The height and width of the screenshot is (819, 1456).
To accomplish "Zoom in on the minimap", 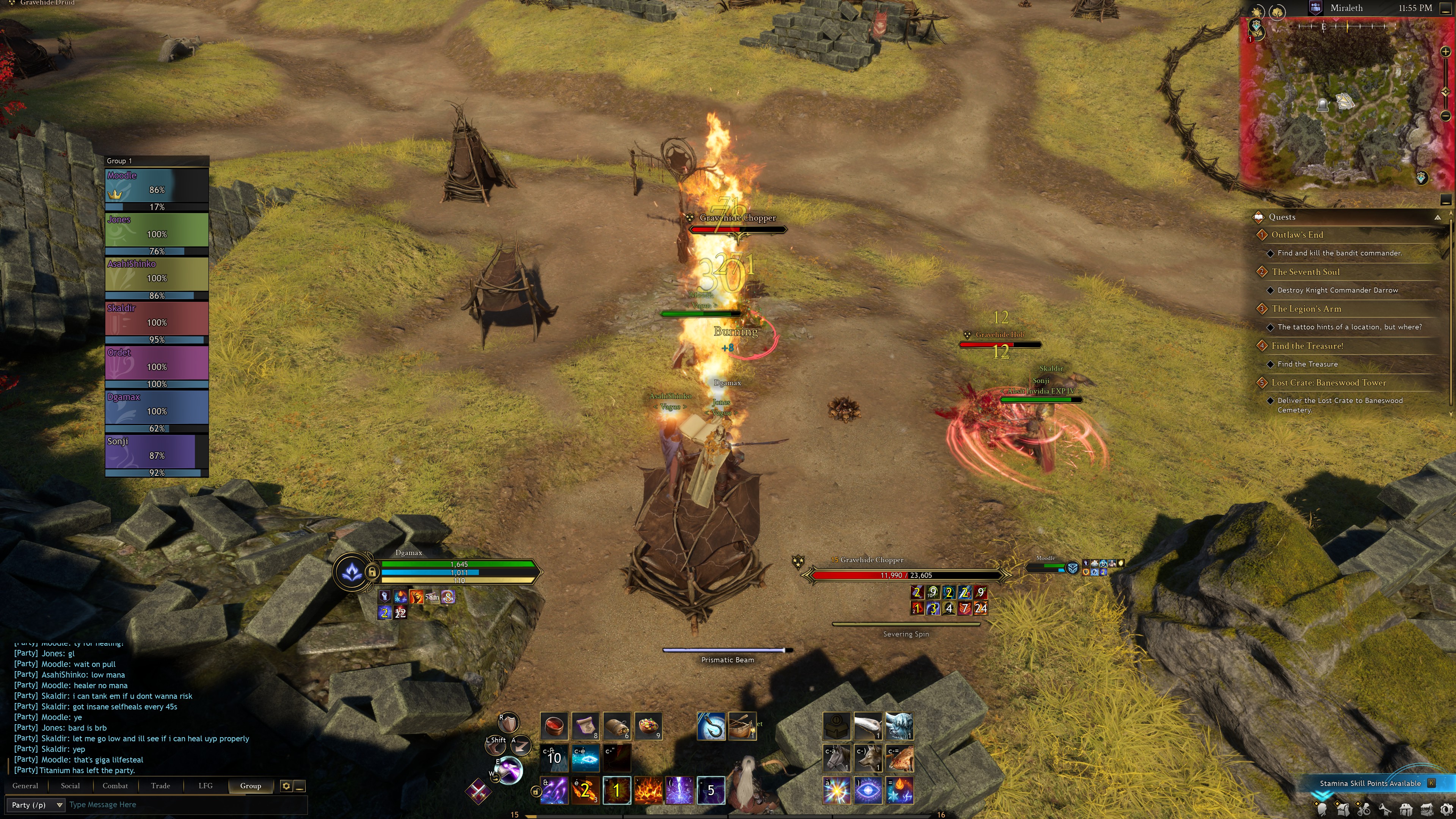I will click(1445, 52).
